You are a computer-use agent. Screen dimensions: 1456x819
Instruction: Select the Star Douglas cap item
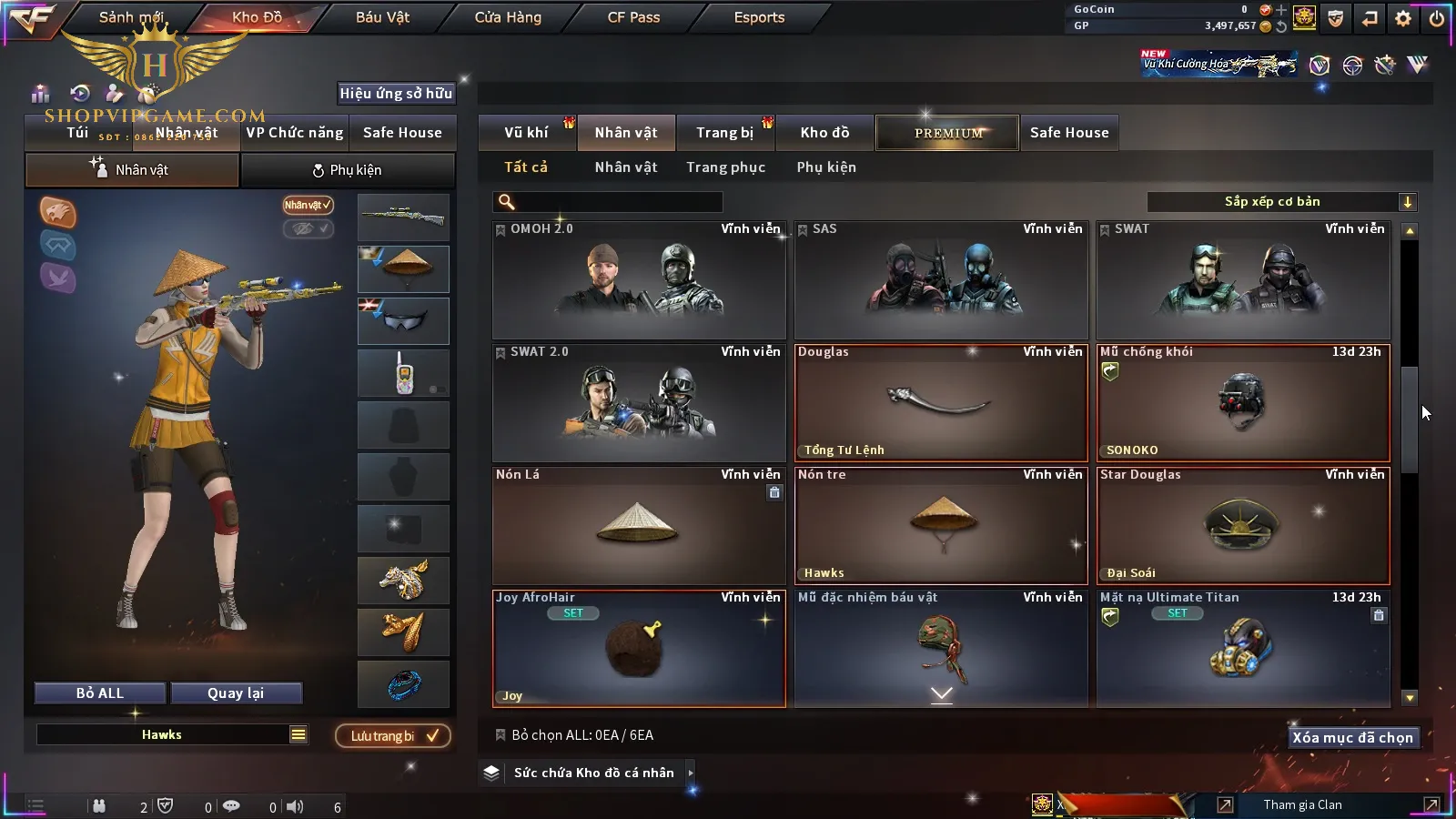pyautogui.click(x=1243, y=525)
